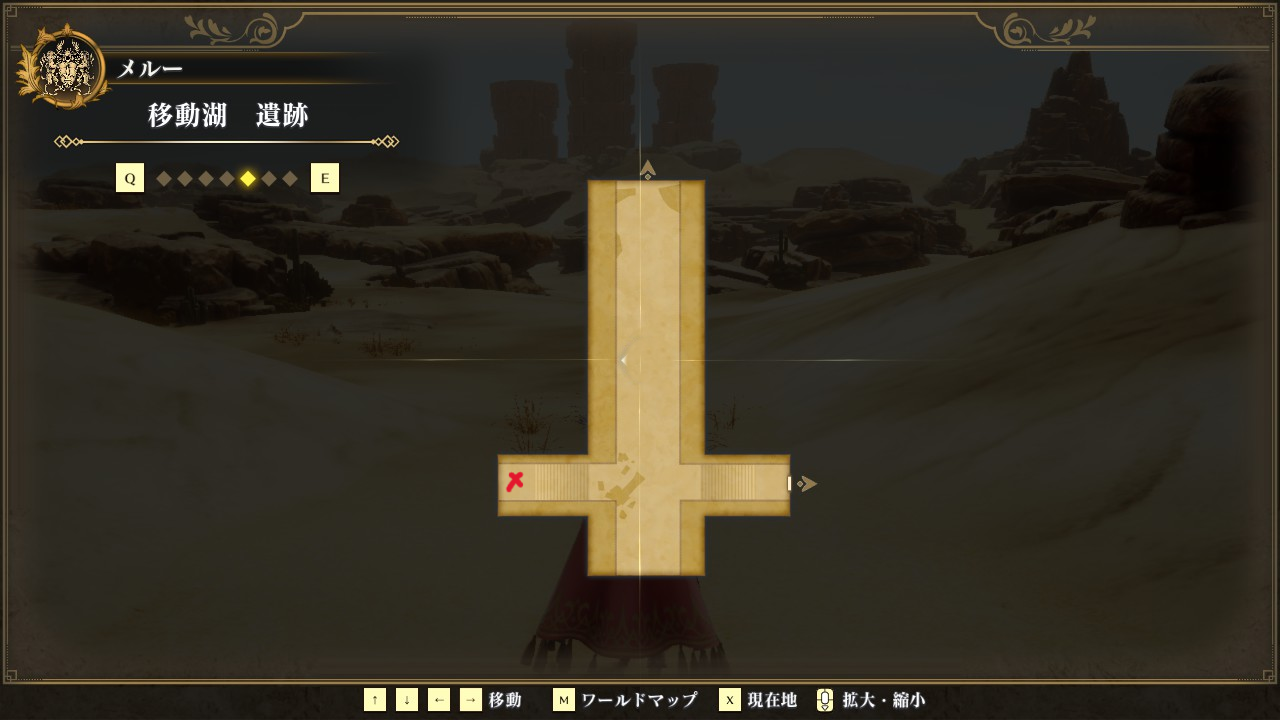This screenshot has width=1280, height=720.
Task: Click the north exit arrow above the map
Action: (x=648, y=169)
